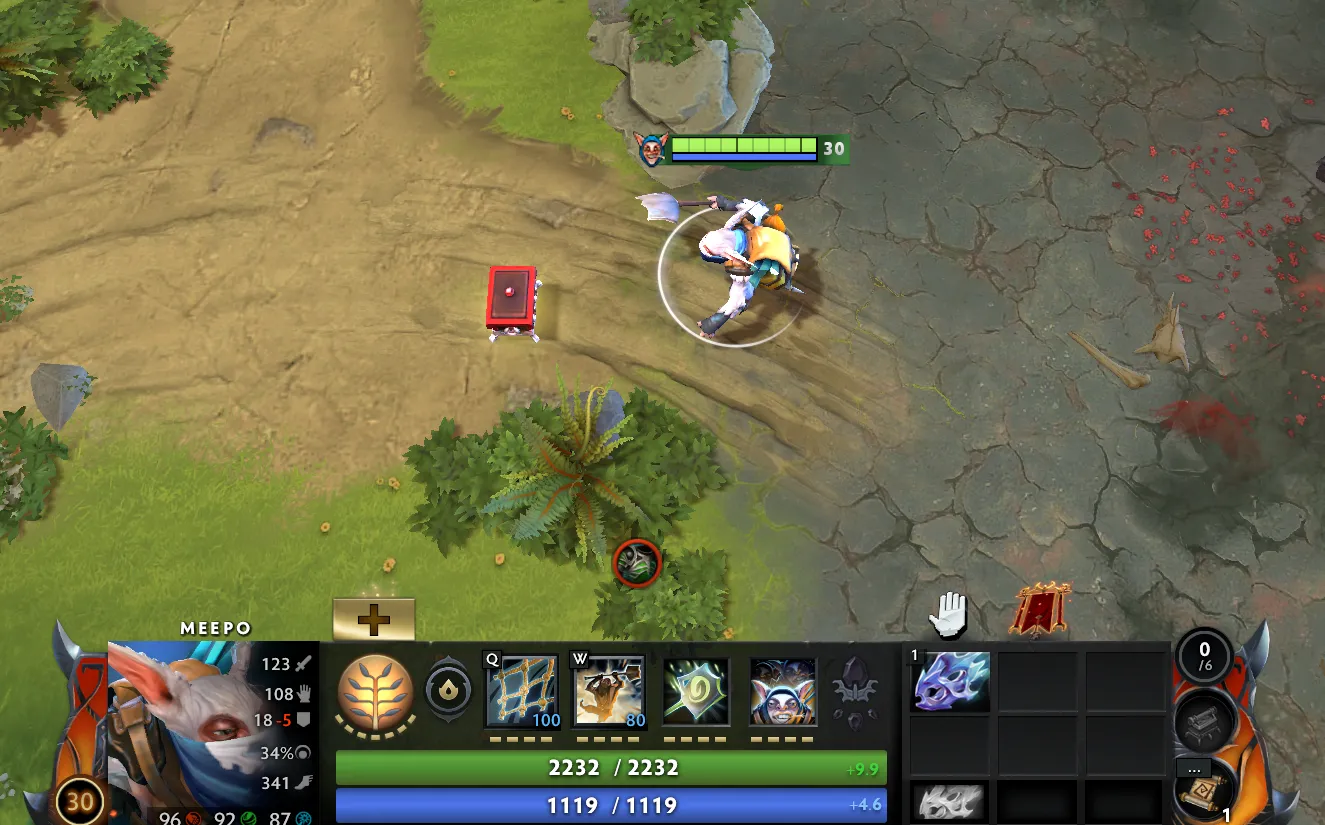
Task: Expand the ellipsis menu beside the scroll
Action: [1193, 769]
